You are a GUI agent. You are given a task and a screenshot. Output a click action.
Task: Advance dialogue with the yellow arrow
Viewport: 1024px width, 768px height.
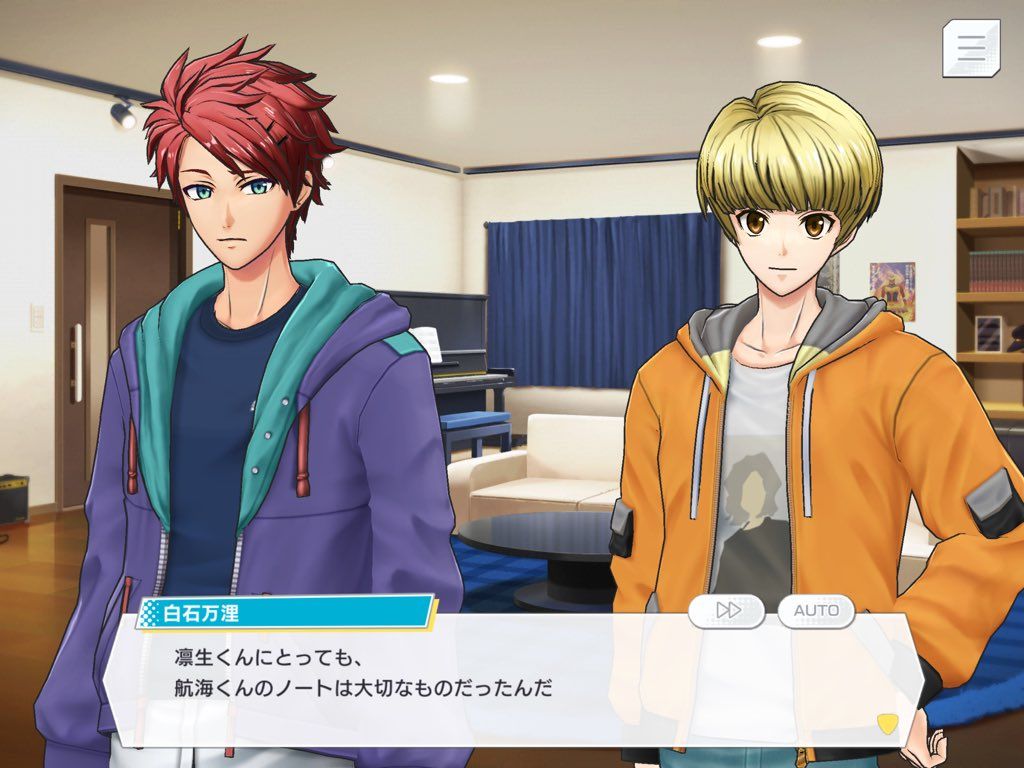point(886,722)
